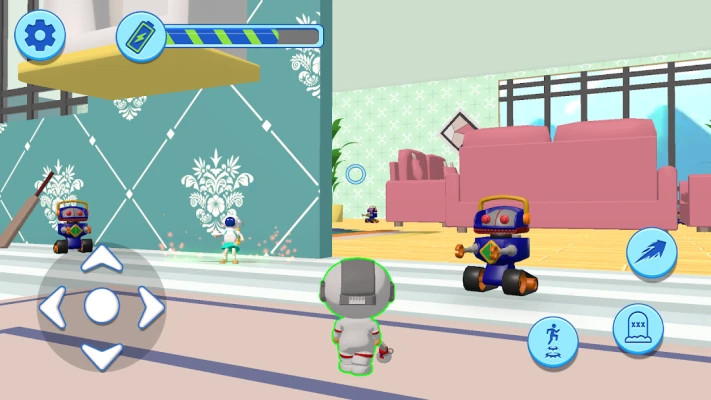The height and width of the screenshot is (400, 711).
Task: Open the gear settings menu
Action: tap(40, 37)
